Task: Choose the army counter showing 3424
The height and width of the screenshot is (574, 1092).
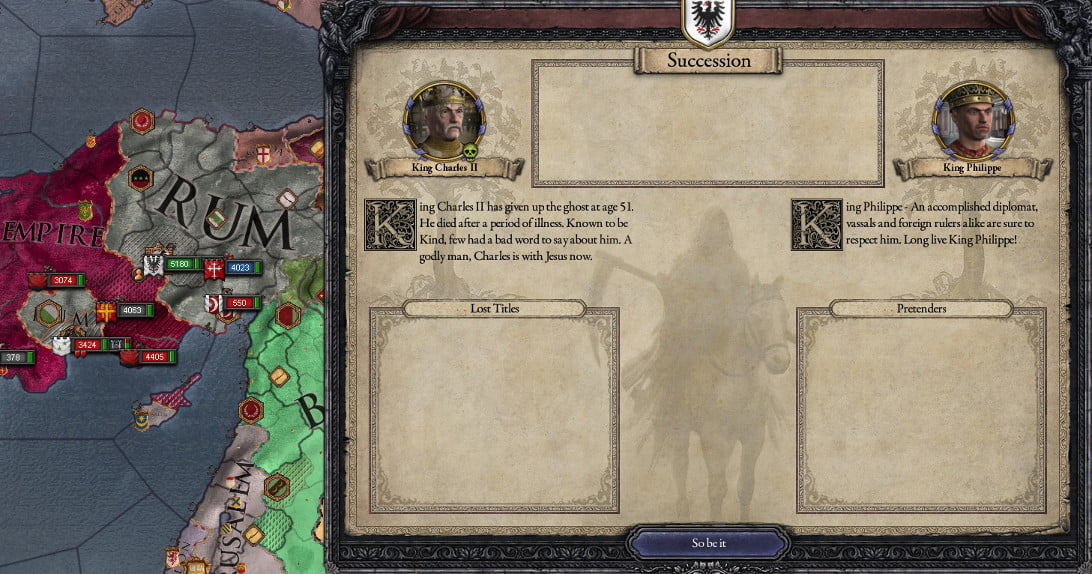Action: pos(86,345)
